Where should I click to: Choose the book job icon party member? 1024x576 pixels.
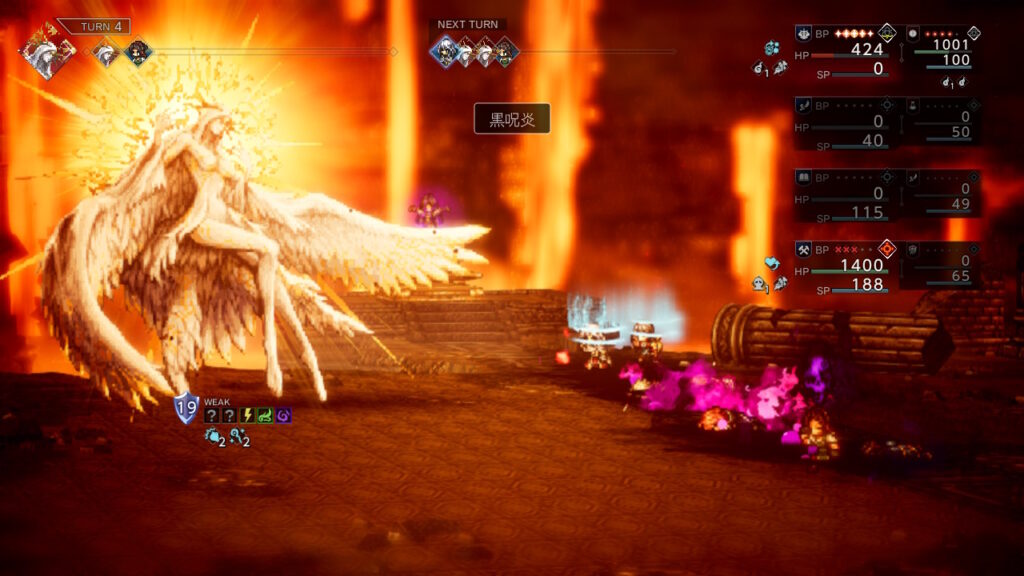click(x=803, y=177)
